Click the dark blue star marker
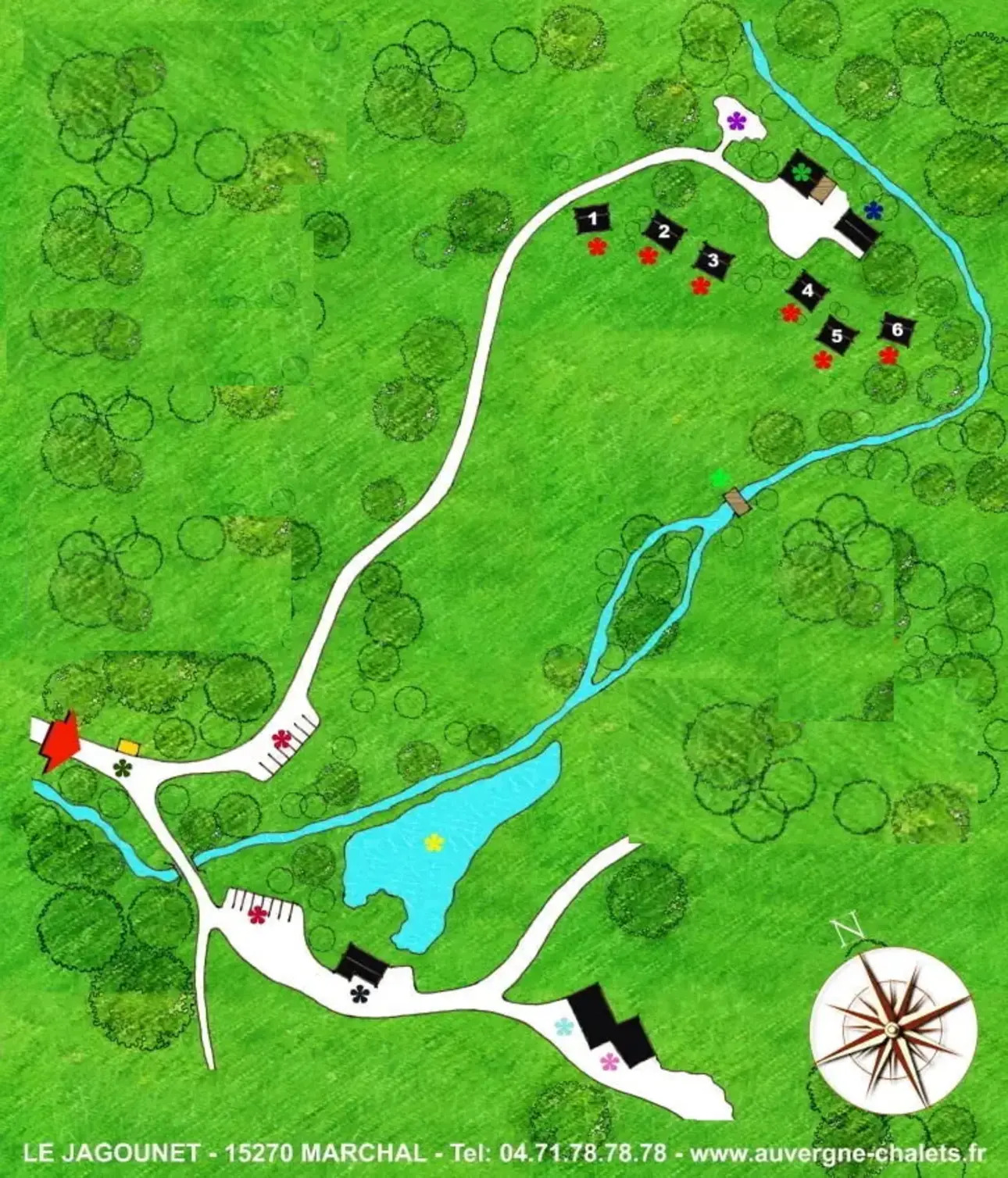Screen dimensions: 1008x1178 [x=873, y=209]
